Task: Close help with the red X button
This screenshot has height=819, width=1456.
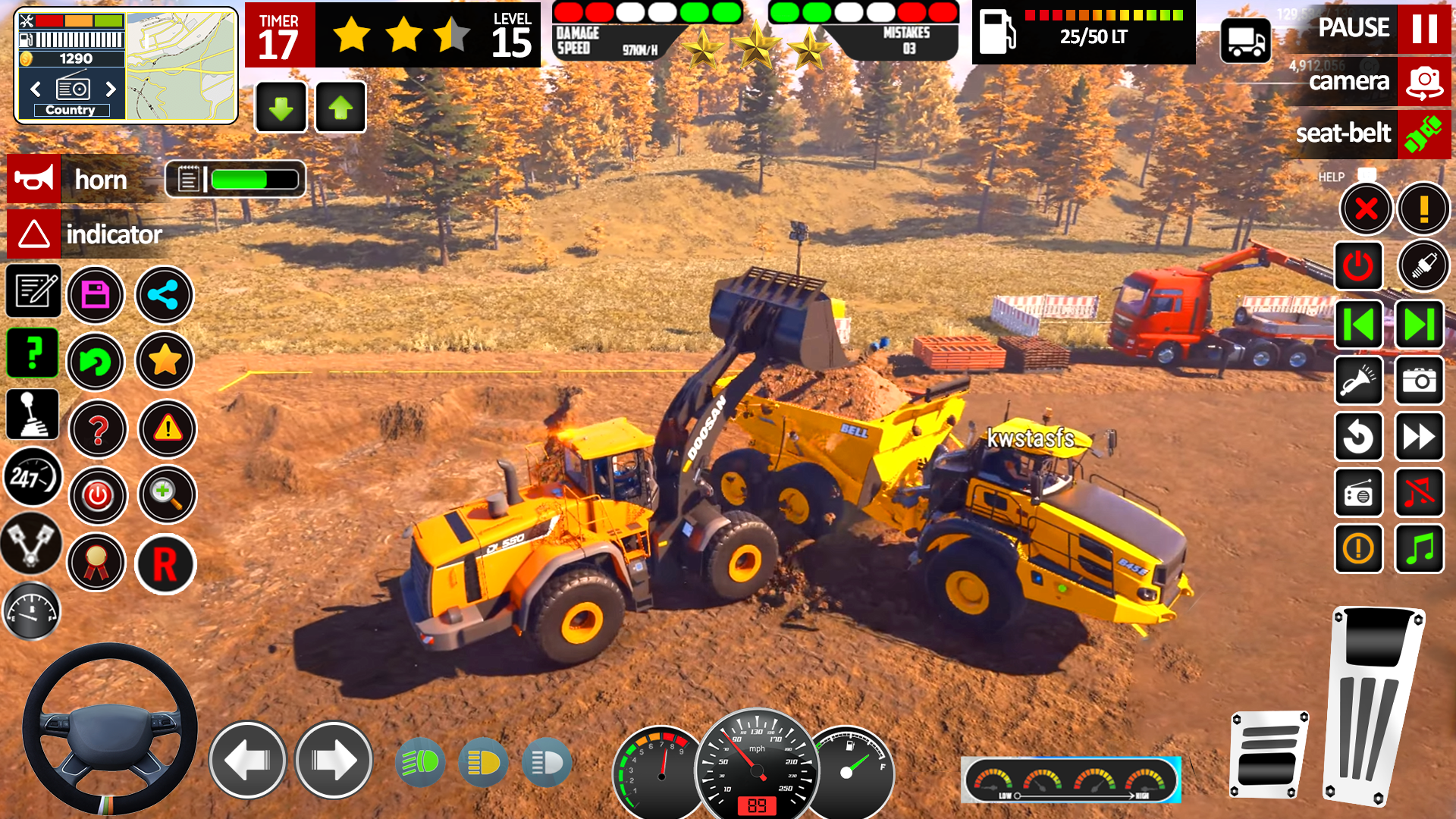Action: [1366, 209]
